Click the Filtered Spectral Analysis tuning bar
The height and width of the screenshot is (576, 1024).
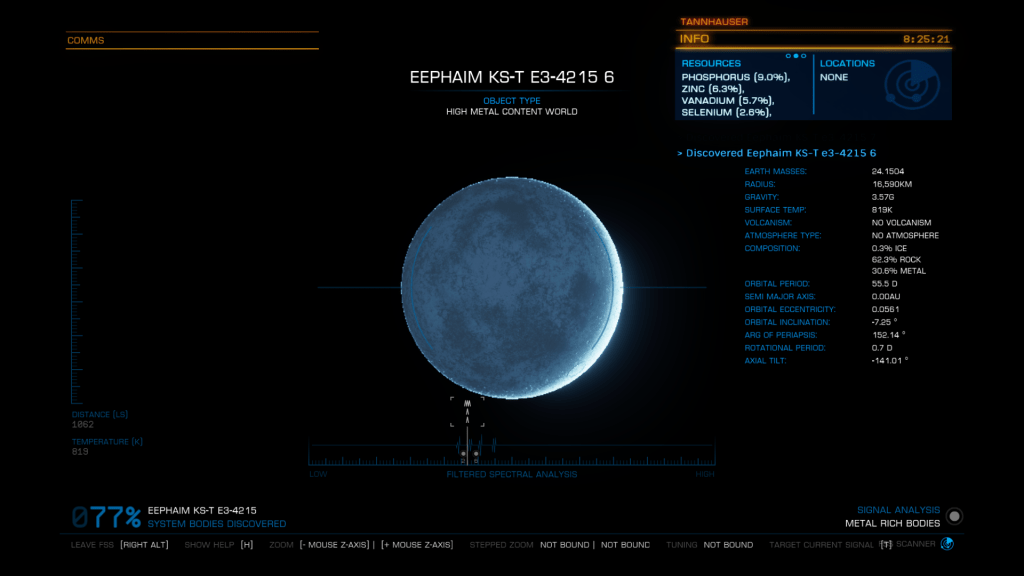coord(511,453)
